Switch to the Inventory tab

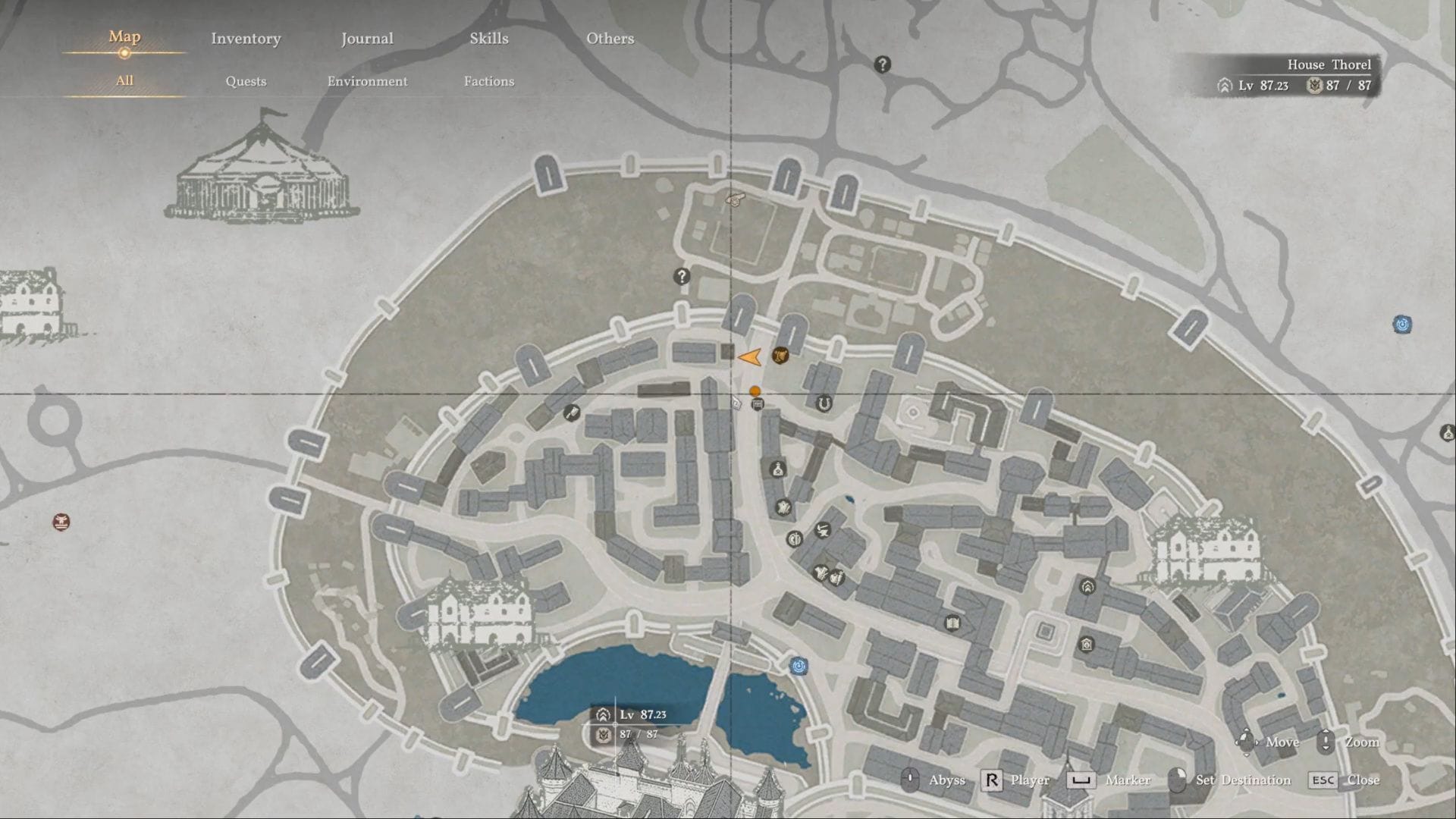pyautogui.click(x=246, y=38)
